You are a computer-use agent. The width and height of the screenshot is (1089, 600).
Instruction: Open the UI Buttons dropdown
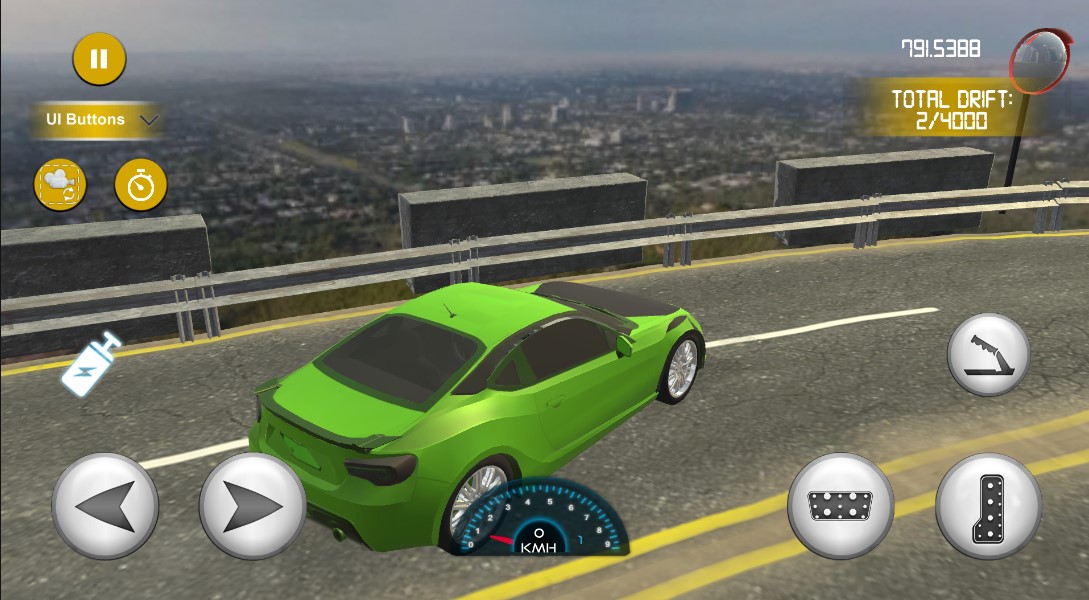click(98, 120)
